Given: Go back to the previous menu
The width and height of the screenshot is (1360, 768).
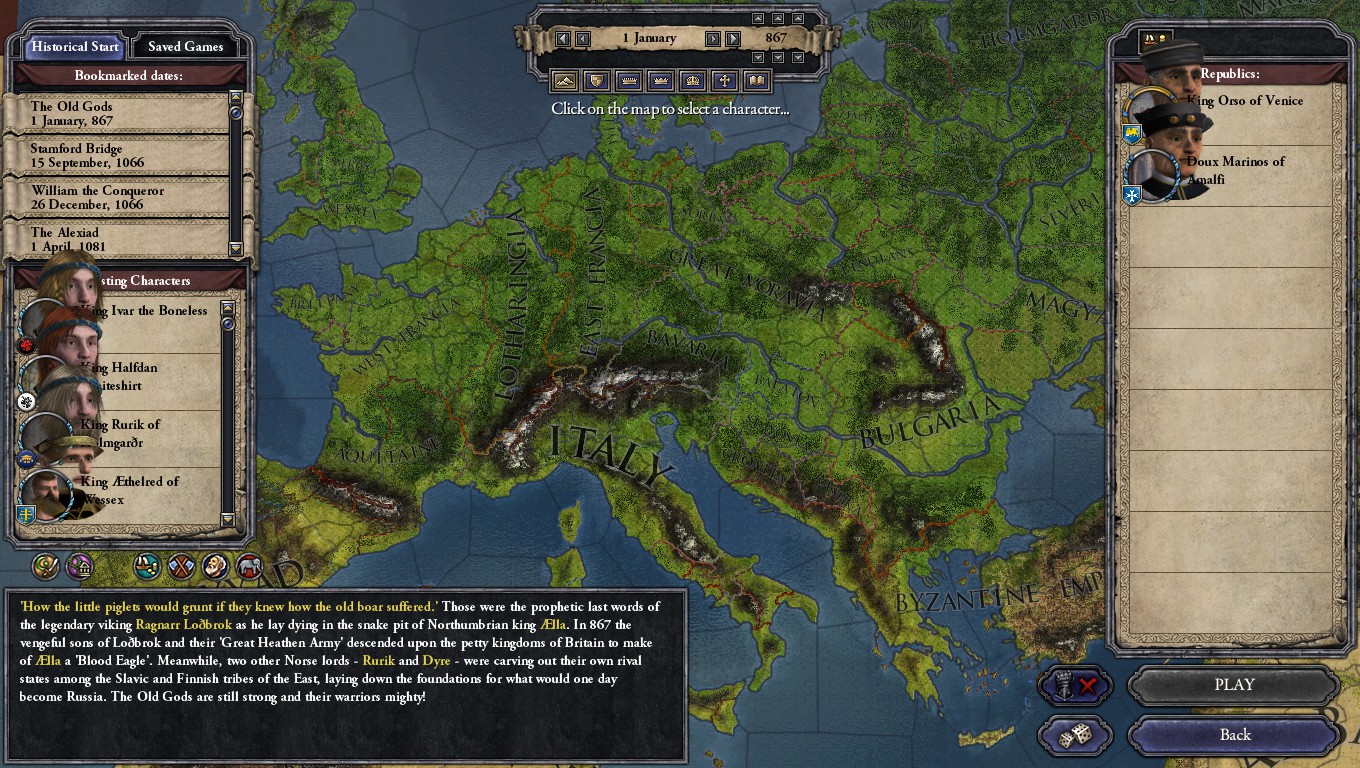Looking at the screenshot, I should (x=1234, y=735).
